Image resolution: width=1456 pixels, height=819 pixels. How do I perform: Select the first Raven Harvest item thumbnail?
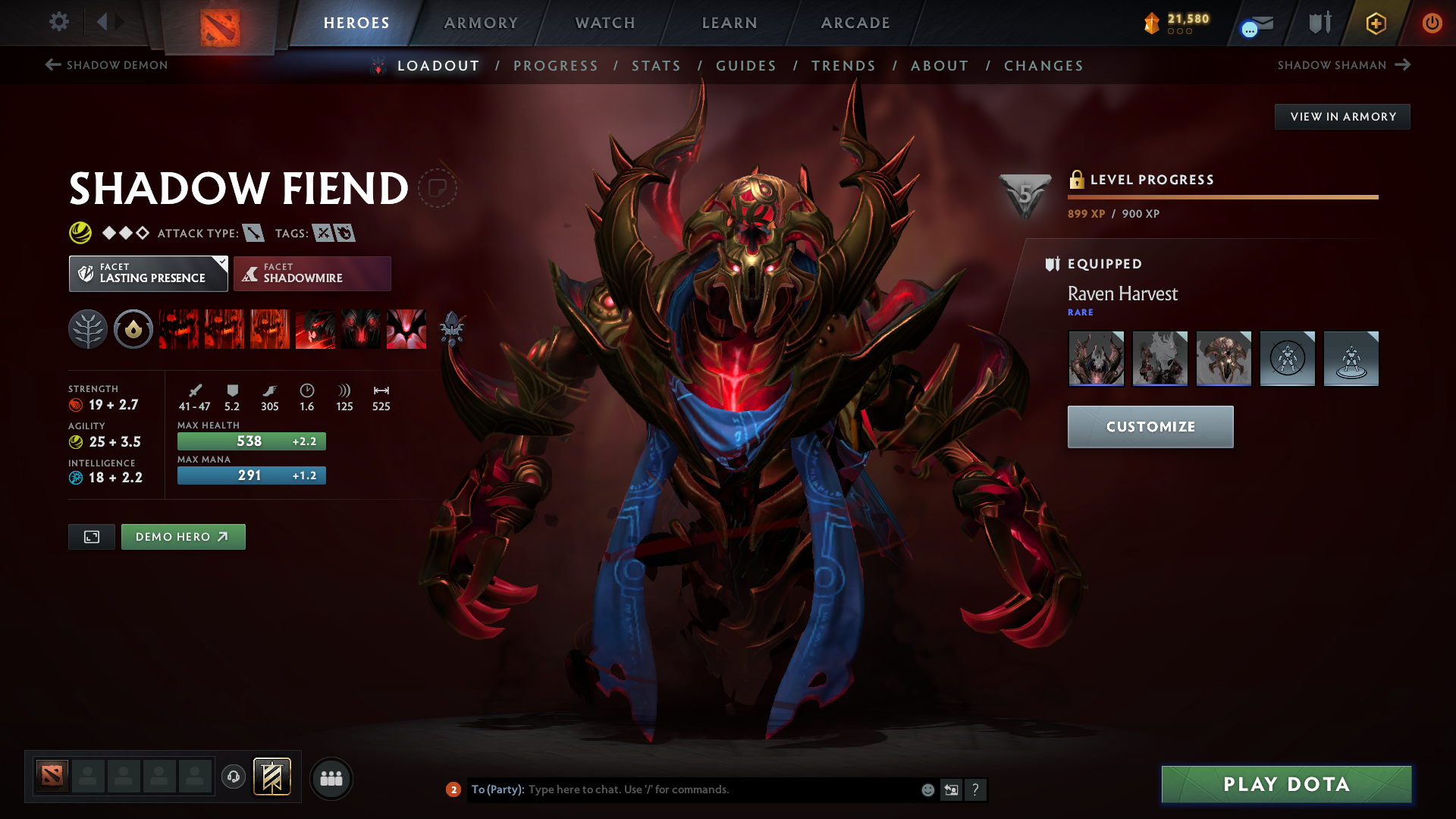point(1096,358)
